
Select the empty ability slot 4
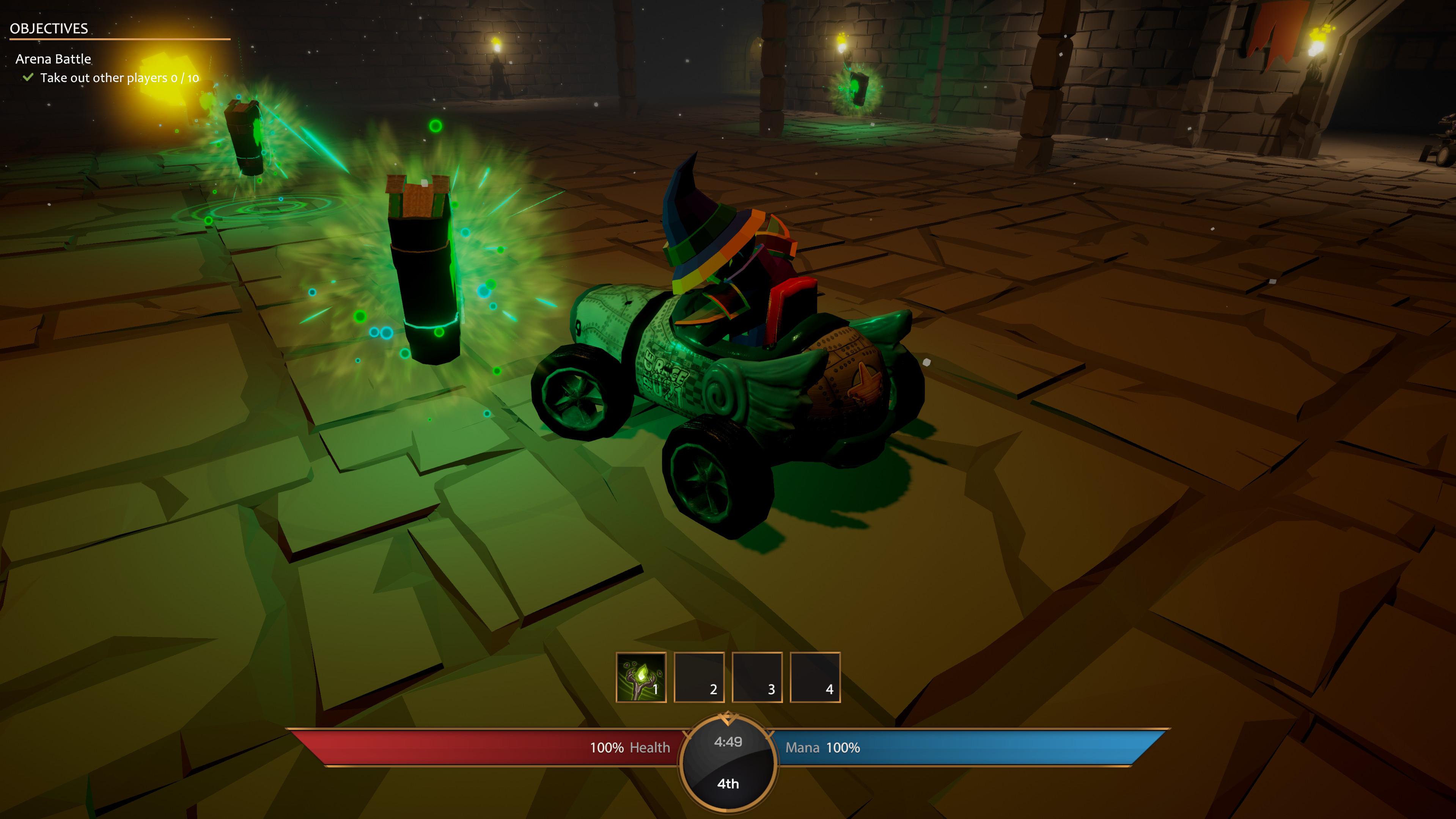point(816,678)
